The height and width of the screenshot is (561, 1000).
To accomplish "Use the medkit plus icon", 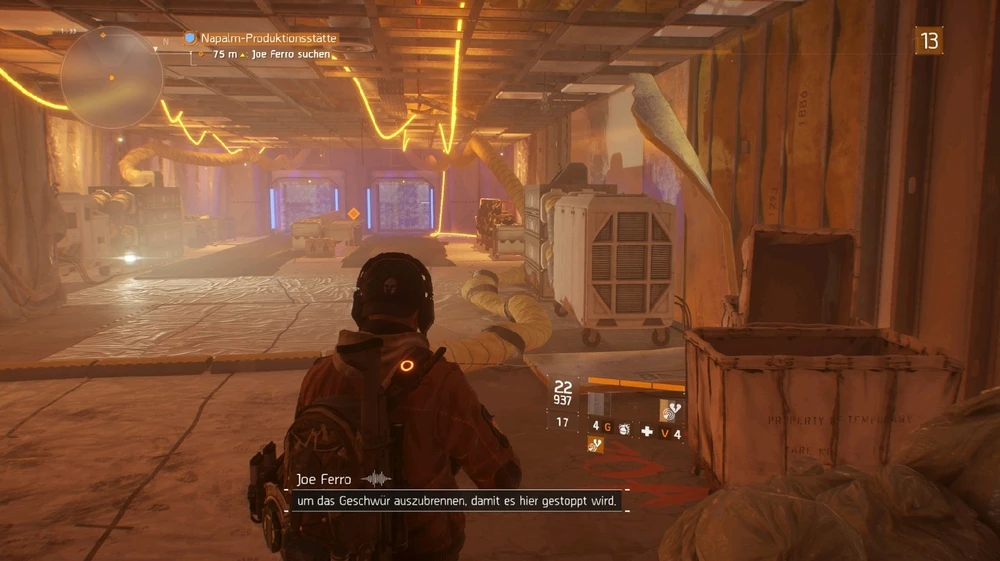I will pyautogui.click(x=647, y=433).
